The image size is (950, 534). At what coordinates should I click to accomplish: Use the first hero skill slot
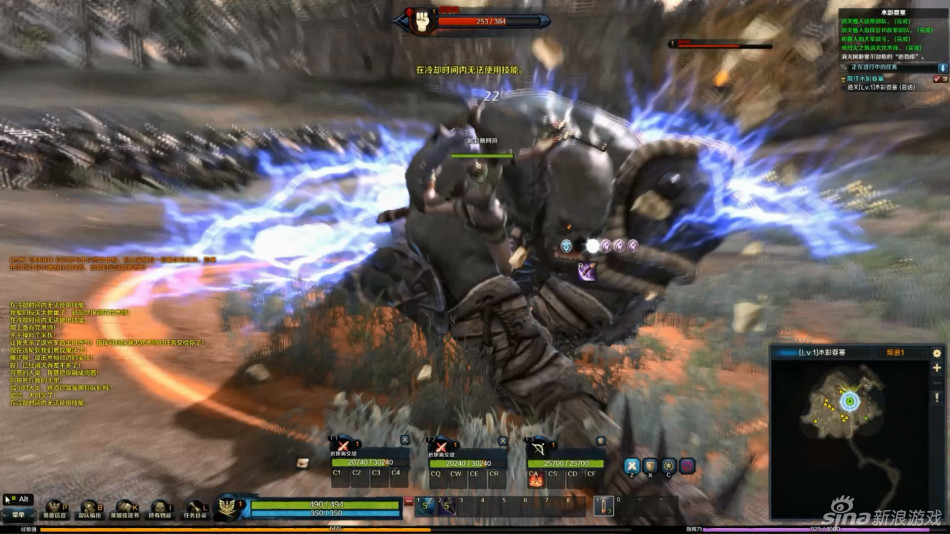(427, 507)
